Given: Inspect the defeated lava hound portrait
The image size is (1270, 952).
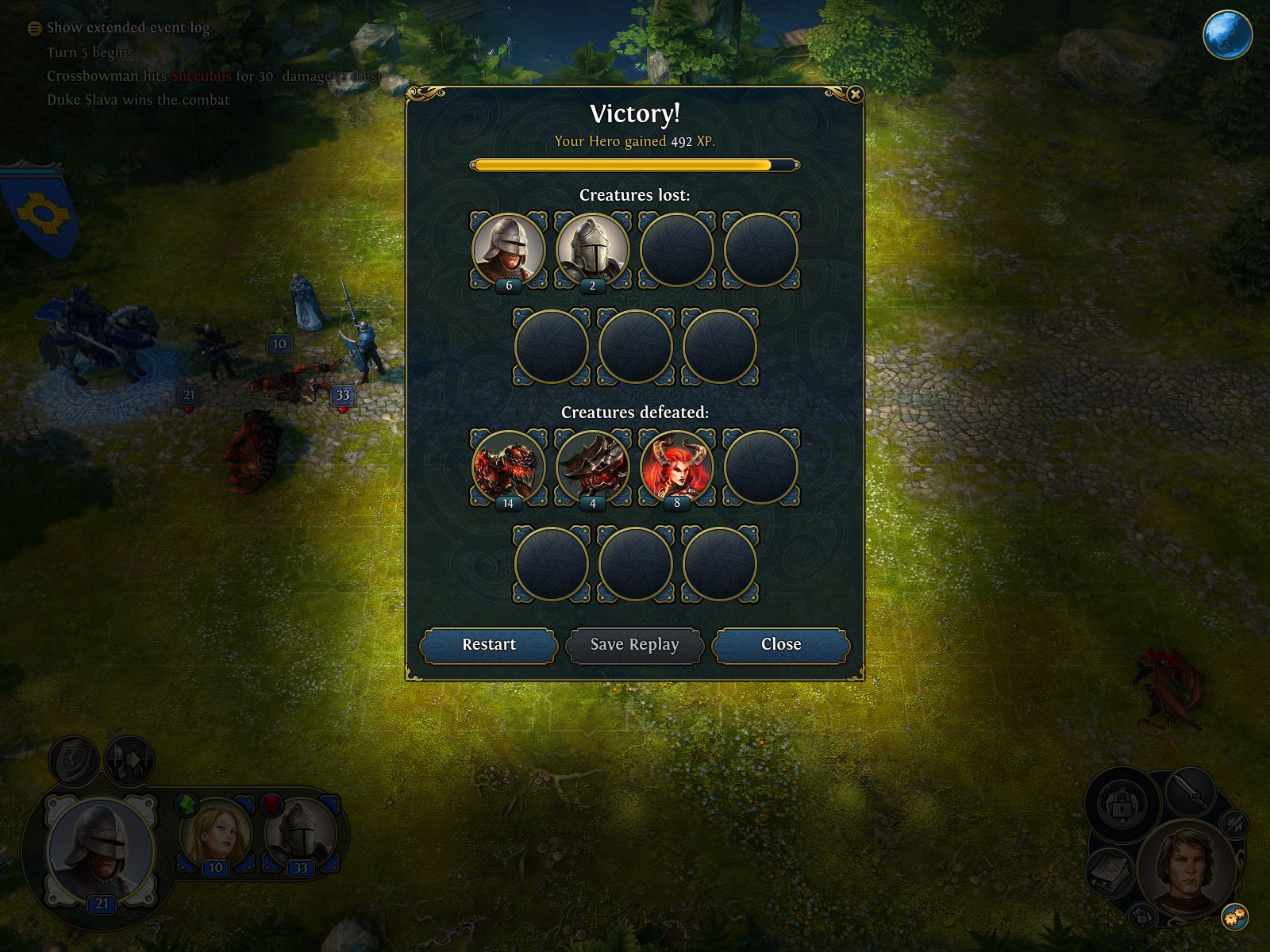Looking at the screenshot, I should (x=509, y=466).
